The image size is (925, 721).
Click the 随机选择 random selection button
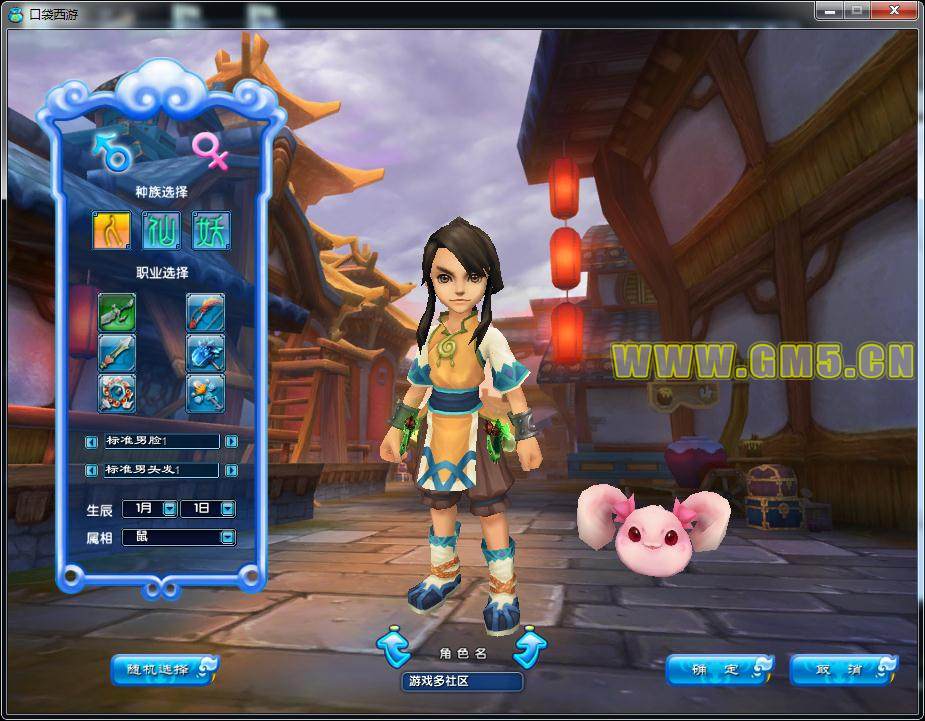[x=164, y=669]
